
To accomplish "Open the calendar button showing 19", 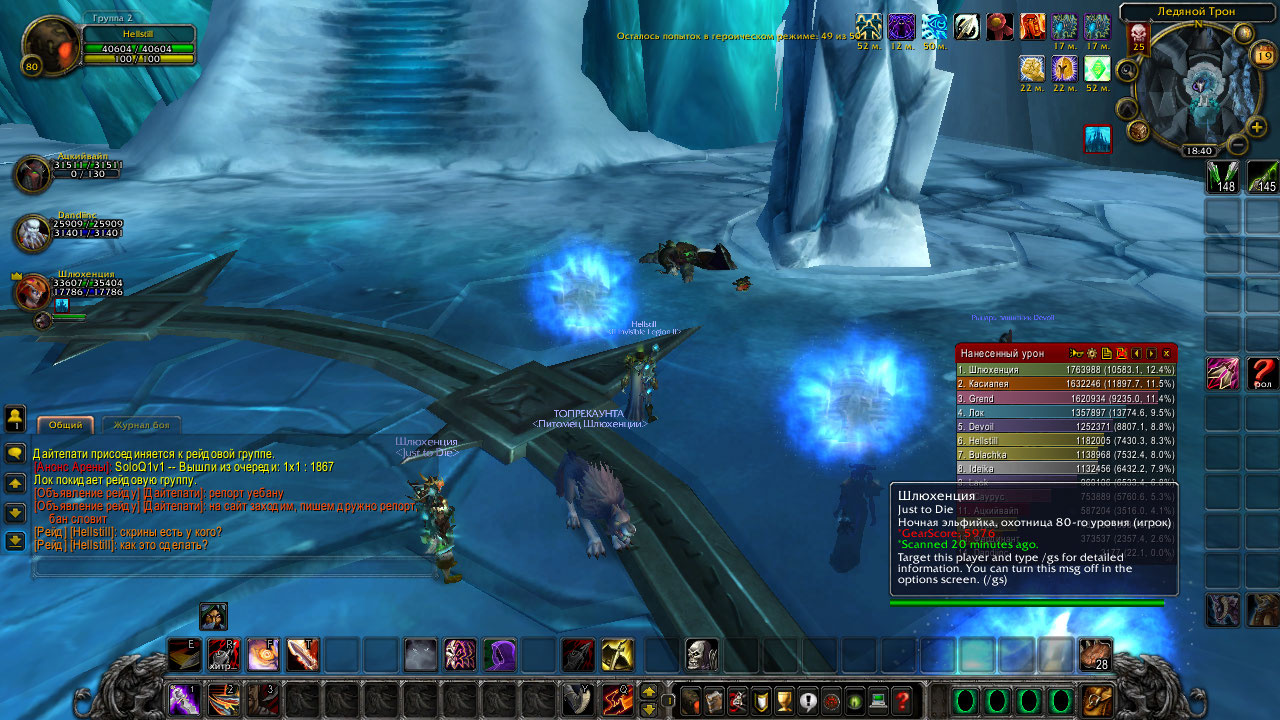I will (x=1263, y=56).
